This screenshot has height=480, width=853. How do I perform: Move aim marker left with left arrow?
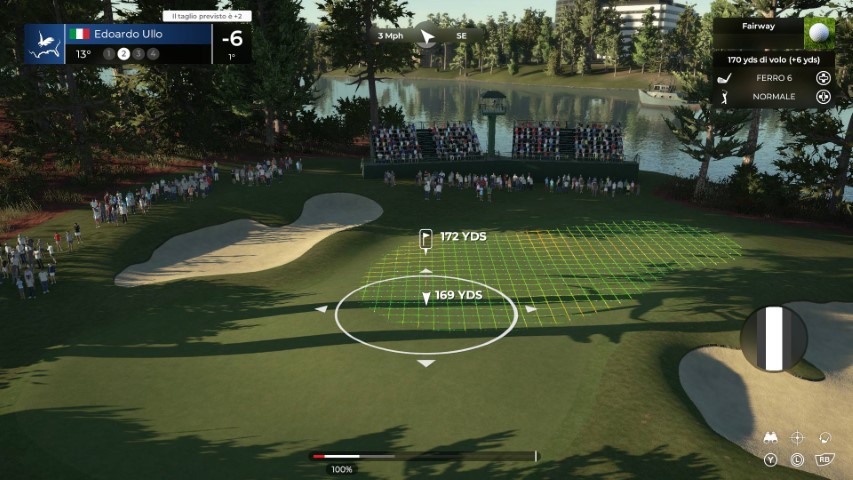pos(321,309)
